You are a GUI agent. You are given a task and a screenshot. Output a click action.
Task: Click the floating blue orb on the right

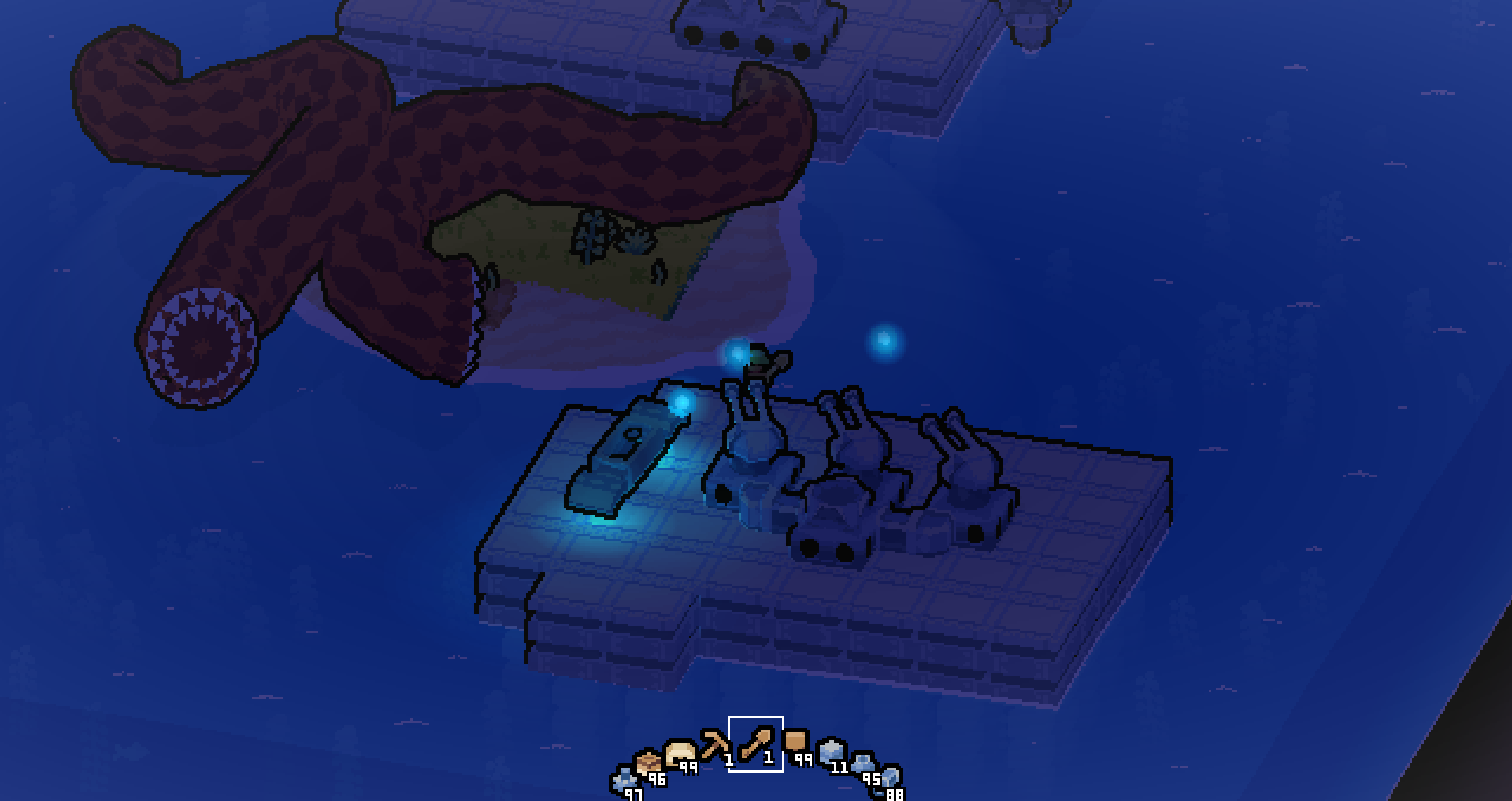point(884,340)
